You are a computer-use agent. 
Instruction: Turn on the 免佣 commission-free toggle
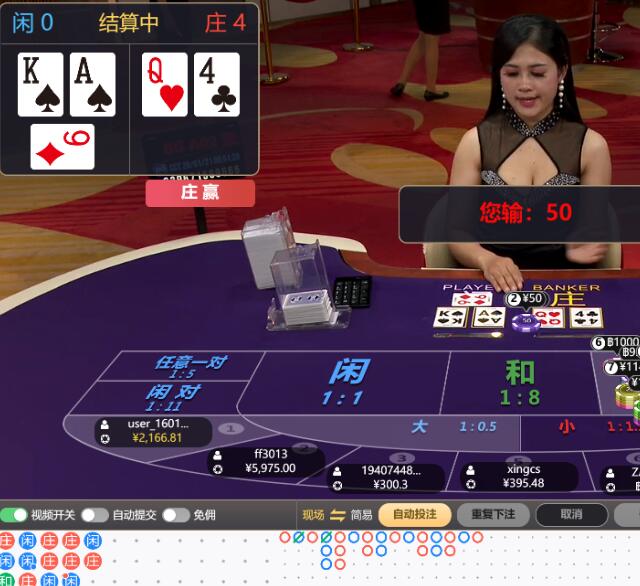pyautogui.click(x=176, y=515)
